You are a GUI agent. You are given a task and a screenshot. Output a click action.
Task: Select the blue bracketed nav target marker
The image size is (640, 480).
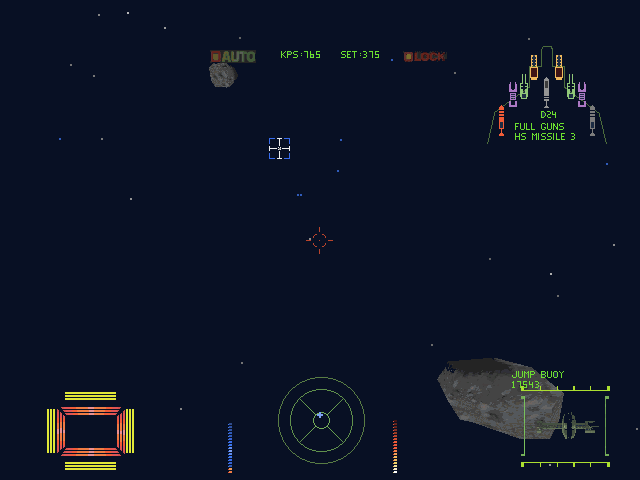pos(279,149)
